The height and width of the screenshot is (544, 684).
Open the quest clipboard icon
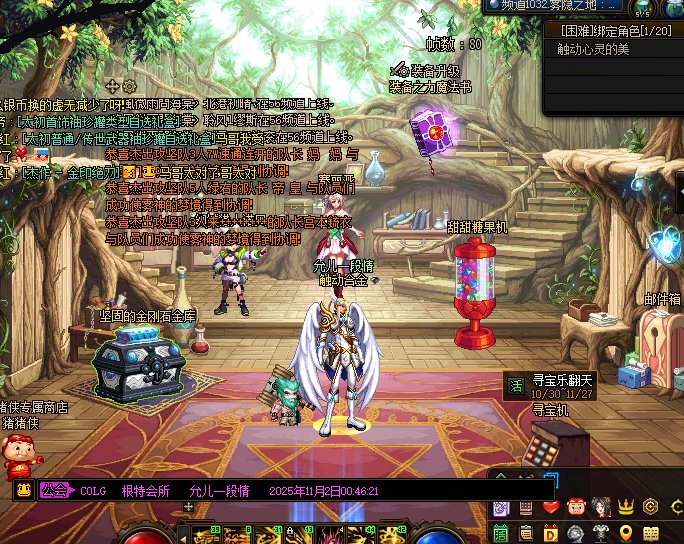click(x=526, y=532)
